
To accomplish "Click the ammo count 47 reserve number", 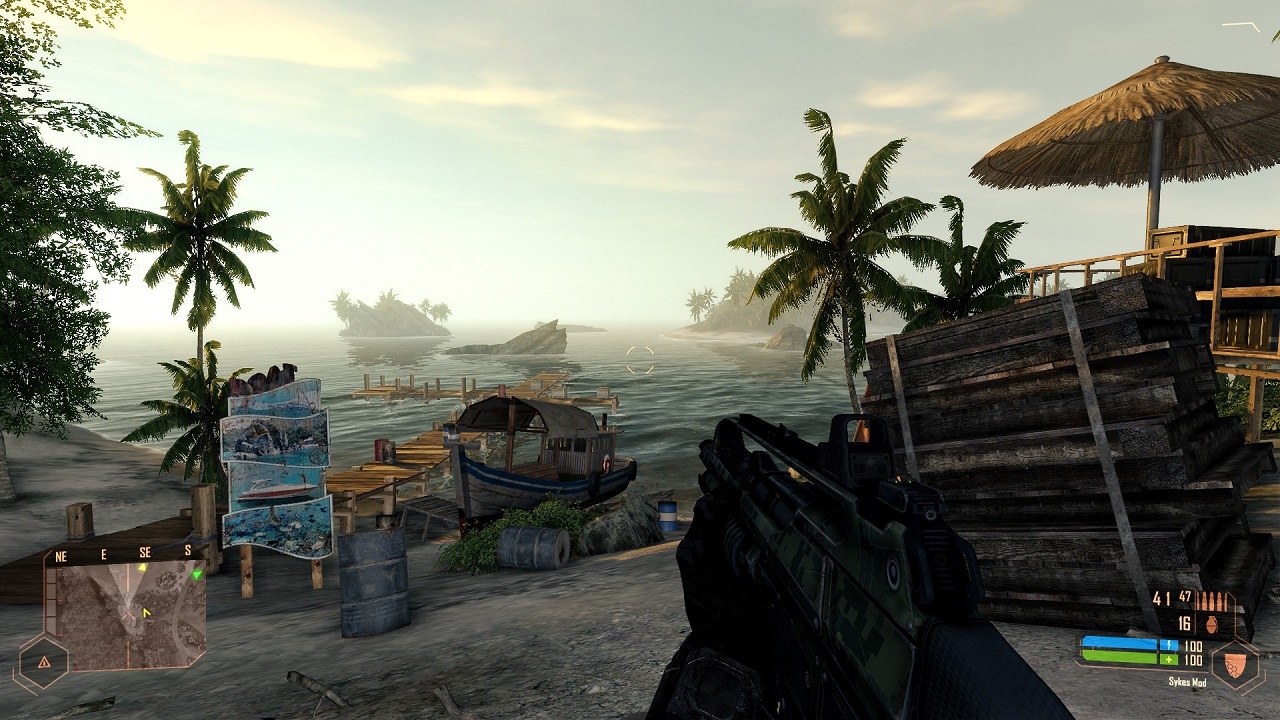I will (x=1185, y=597).
